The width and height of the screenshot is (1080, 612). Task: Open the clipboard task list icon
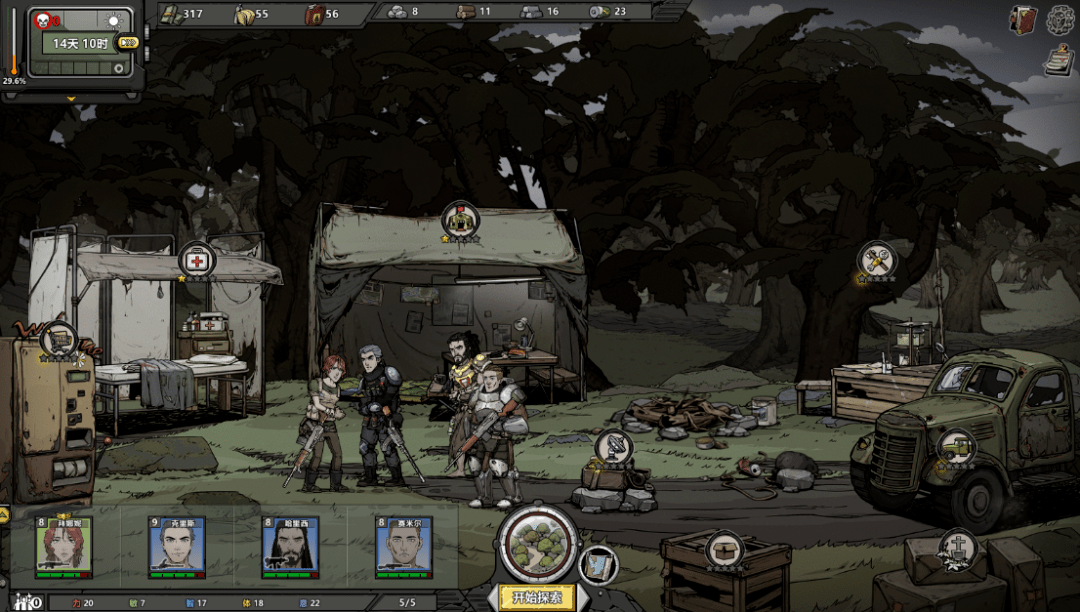[1057, 61]
